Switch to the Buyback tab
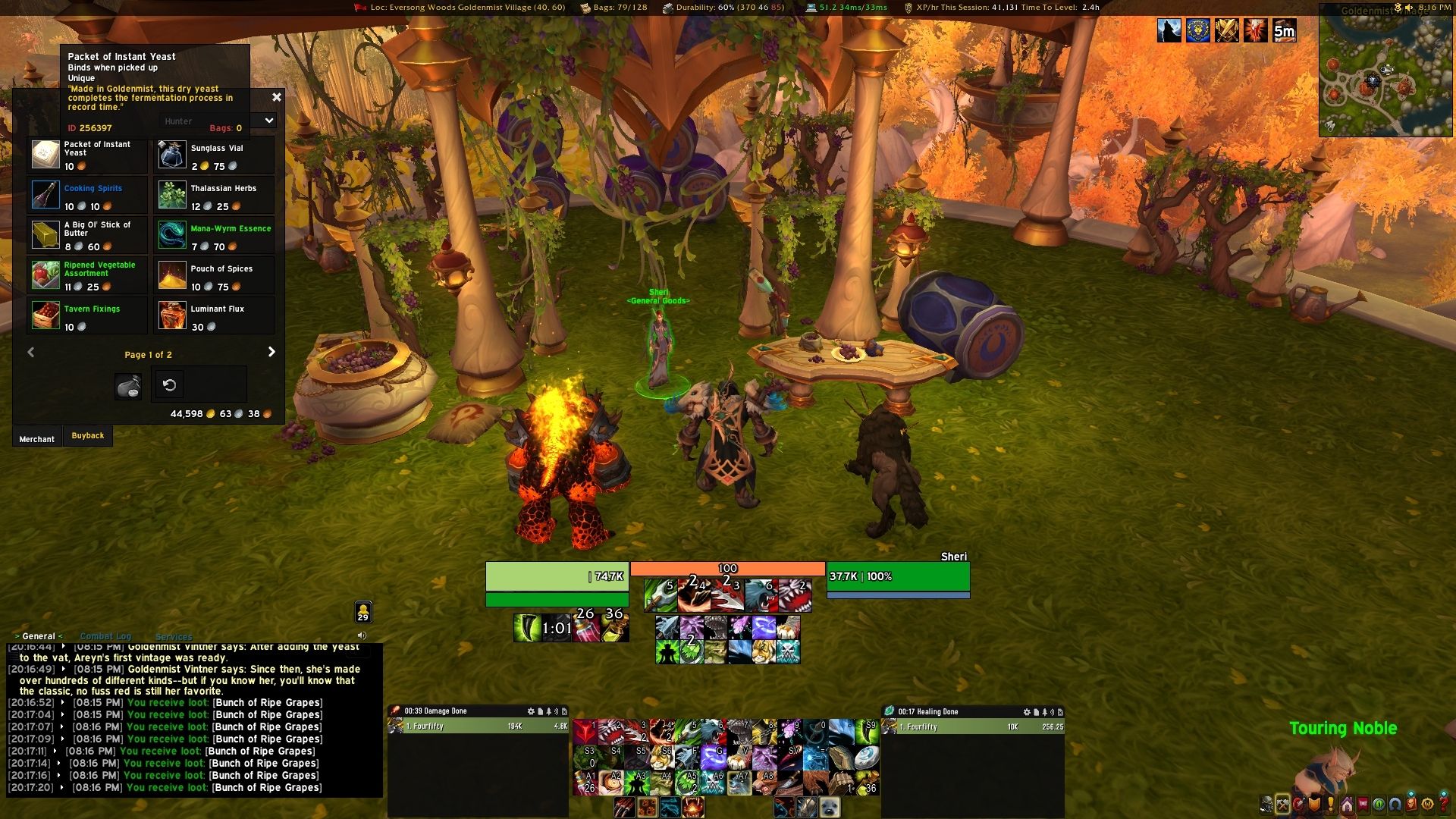This screenshot has height=819, width=1456. point(88,436)
